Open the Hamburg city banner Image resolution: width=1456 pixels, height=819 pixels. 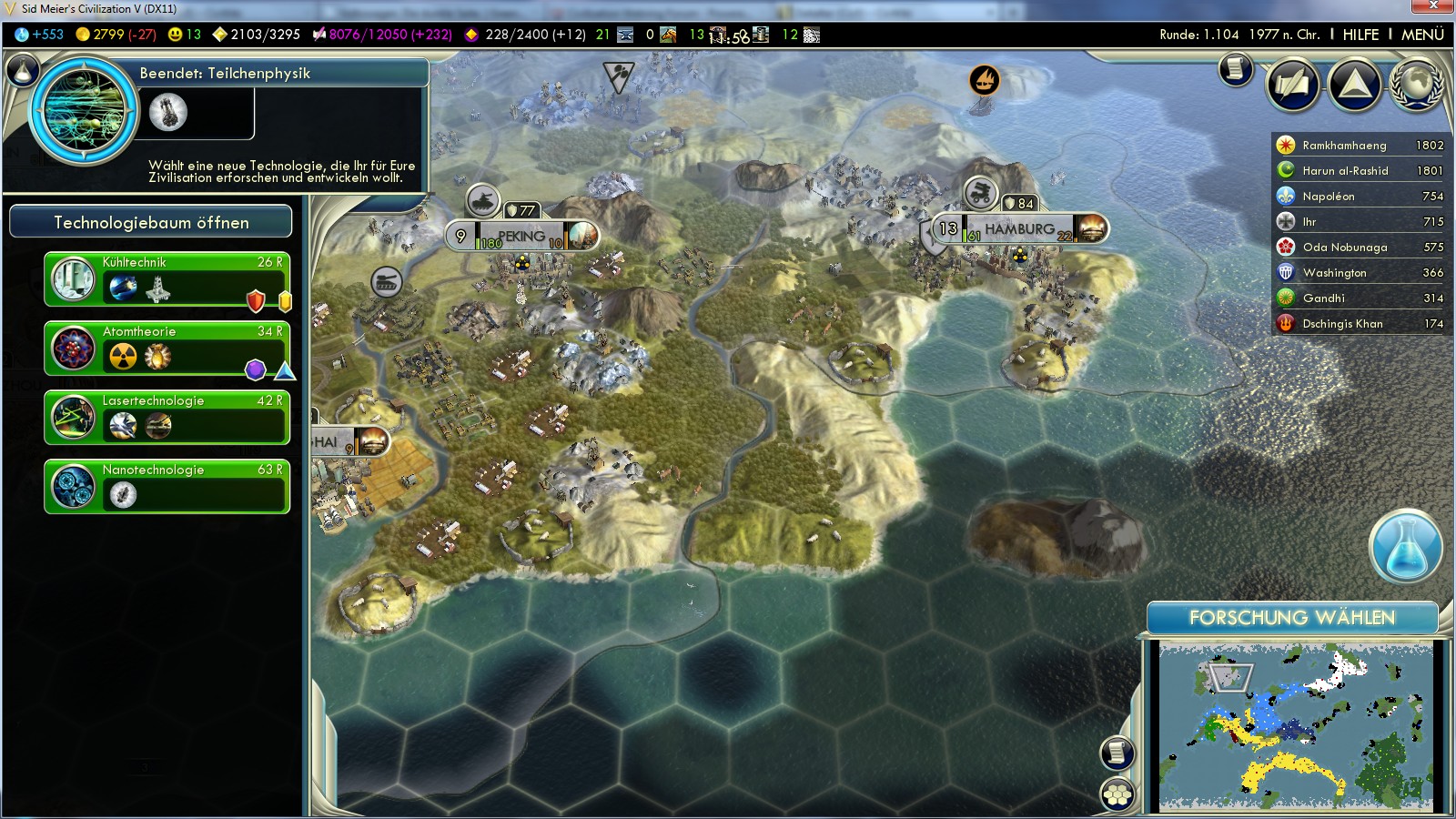(1018, 229)
